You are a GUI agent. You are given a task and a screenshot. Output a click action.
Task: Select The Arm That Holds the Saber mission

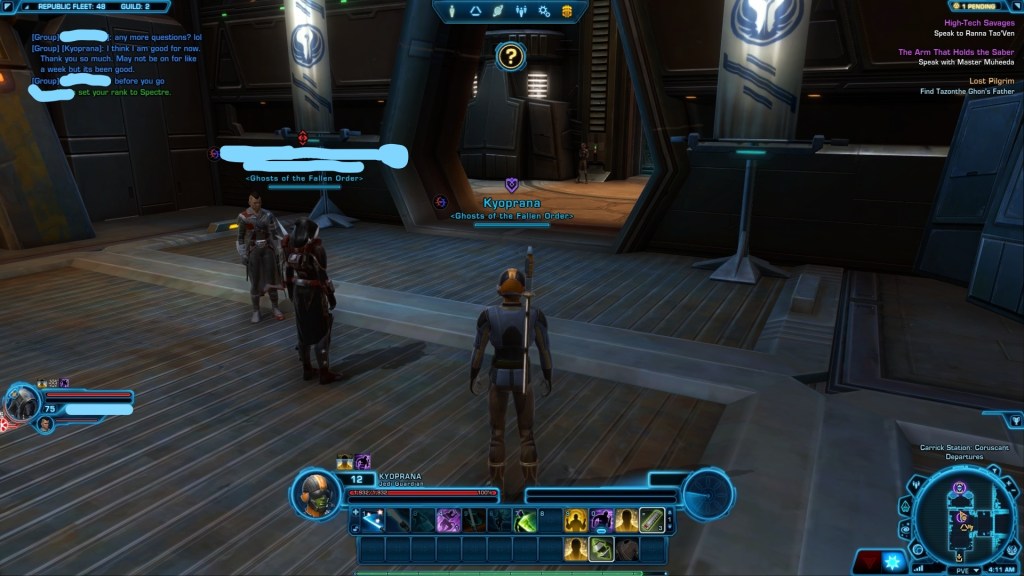[x=955, y=52]
